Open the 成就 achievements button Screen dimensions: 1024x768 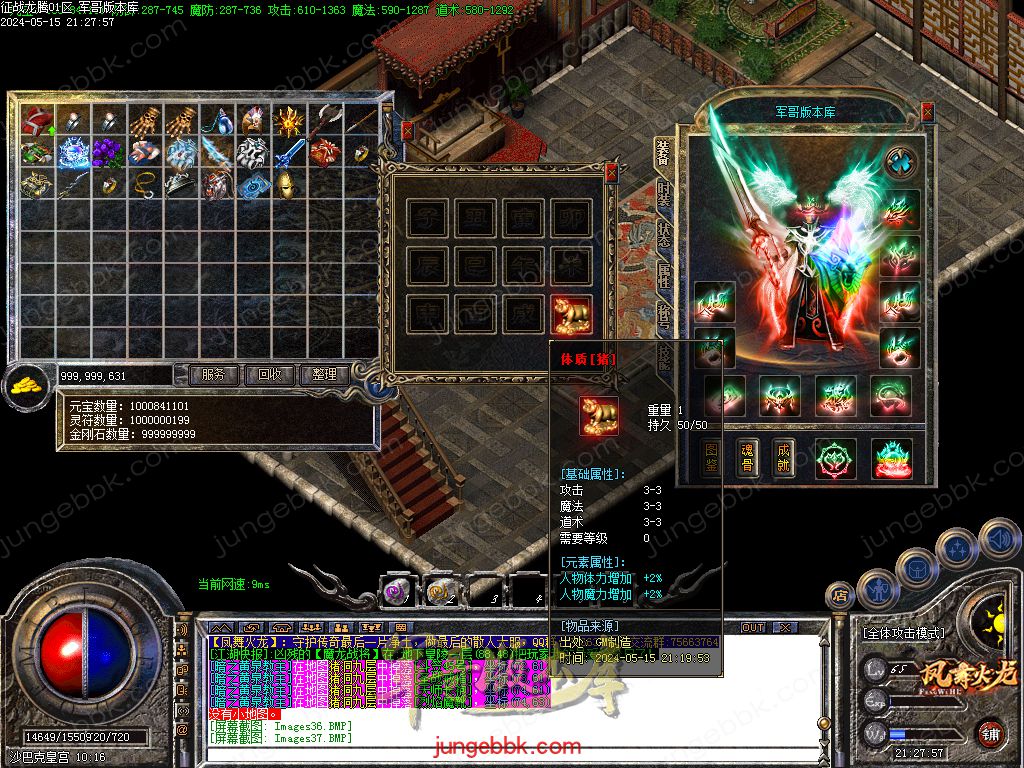tap(783, 458)
